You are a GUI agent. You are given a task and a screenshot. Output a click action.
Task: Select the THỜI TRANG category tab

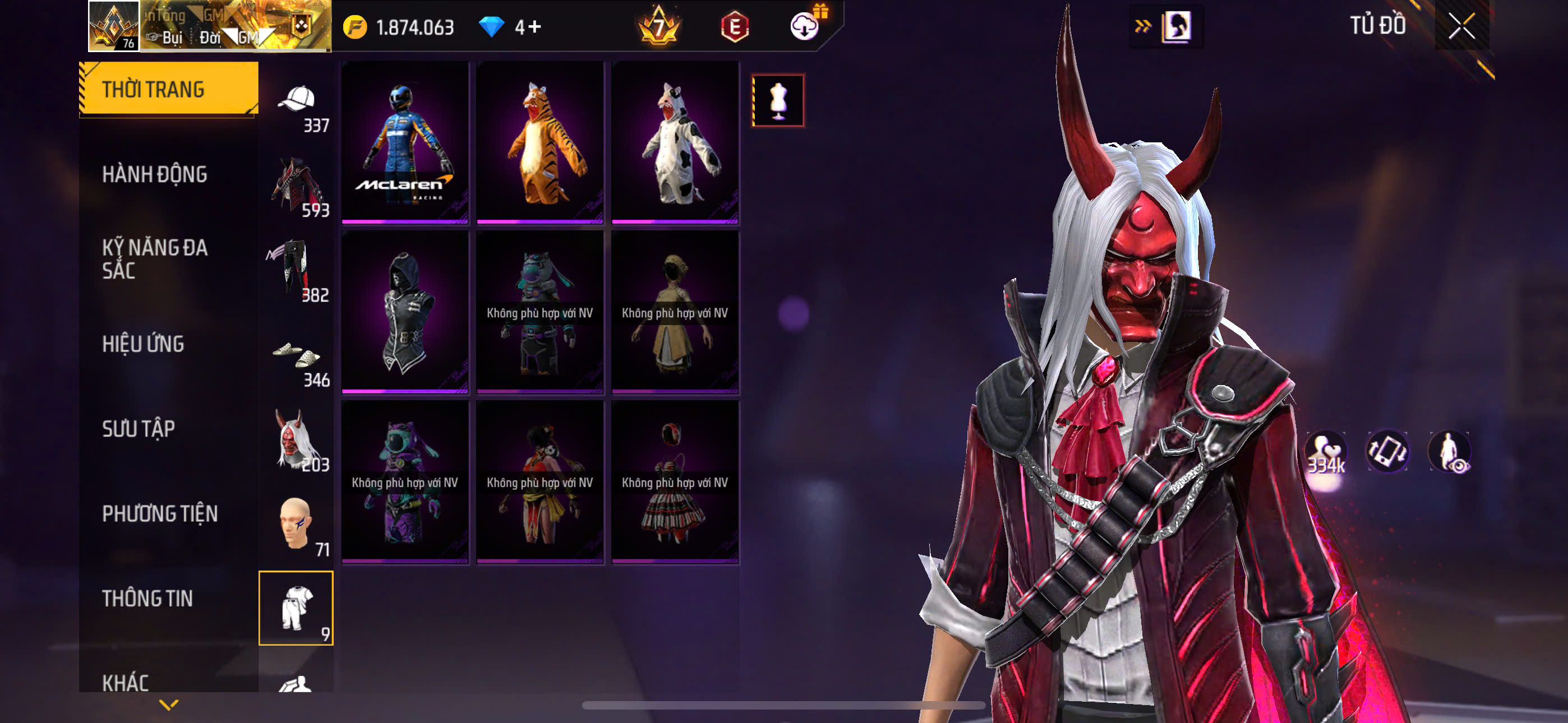[x=168, y=89]
